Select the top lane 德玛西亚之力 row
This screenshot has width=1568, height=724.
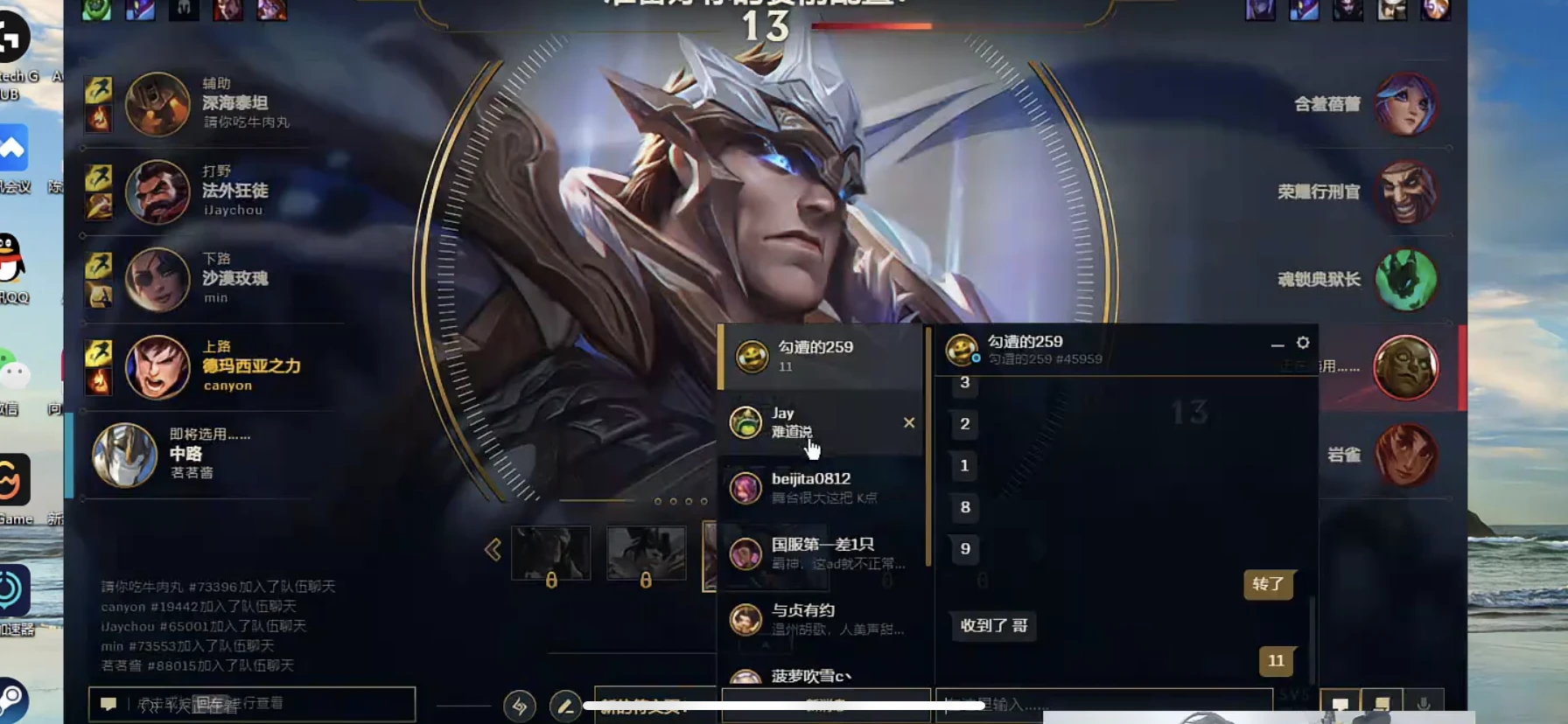click(210, 366)
